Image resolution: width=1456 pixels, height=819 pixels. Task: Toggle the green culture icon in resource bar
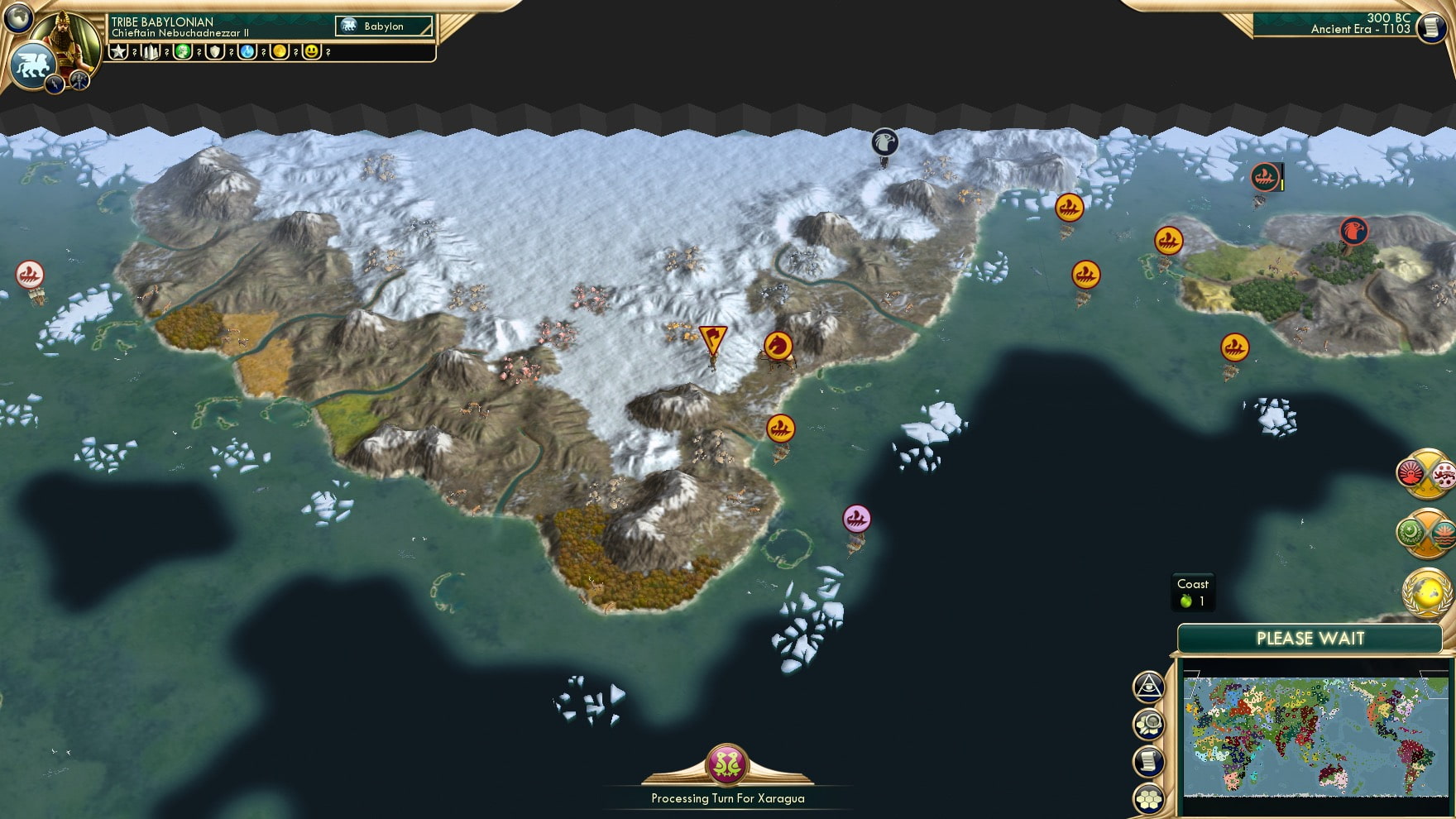(183, 51)
